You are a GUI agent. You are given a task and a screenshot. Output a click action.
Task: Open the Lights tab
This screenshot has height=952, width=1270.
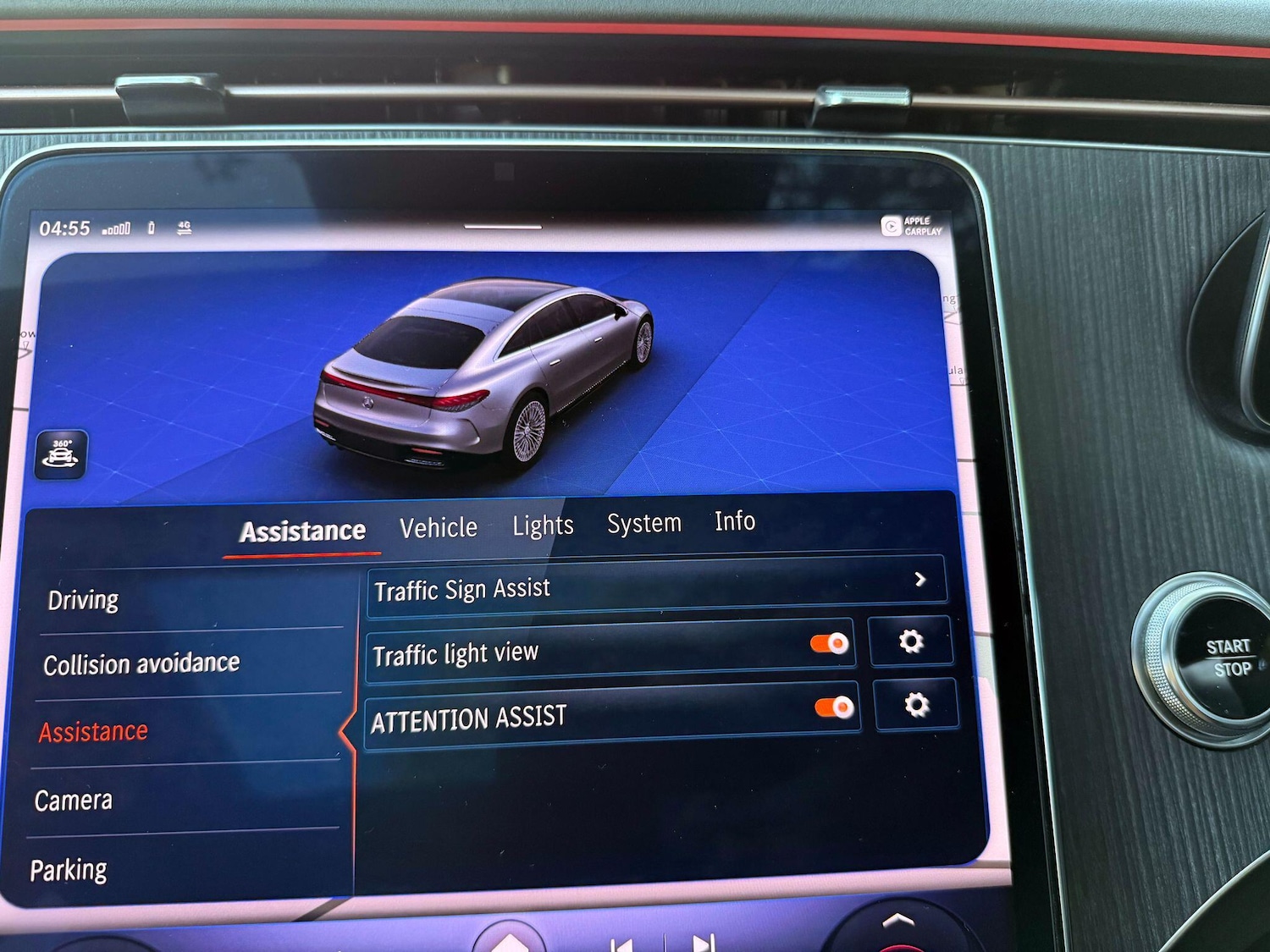[544, 525]
